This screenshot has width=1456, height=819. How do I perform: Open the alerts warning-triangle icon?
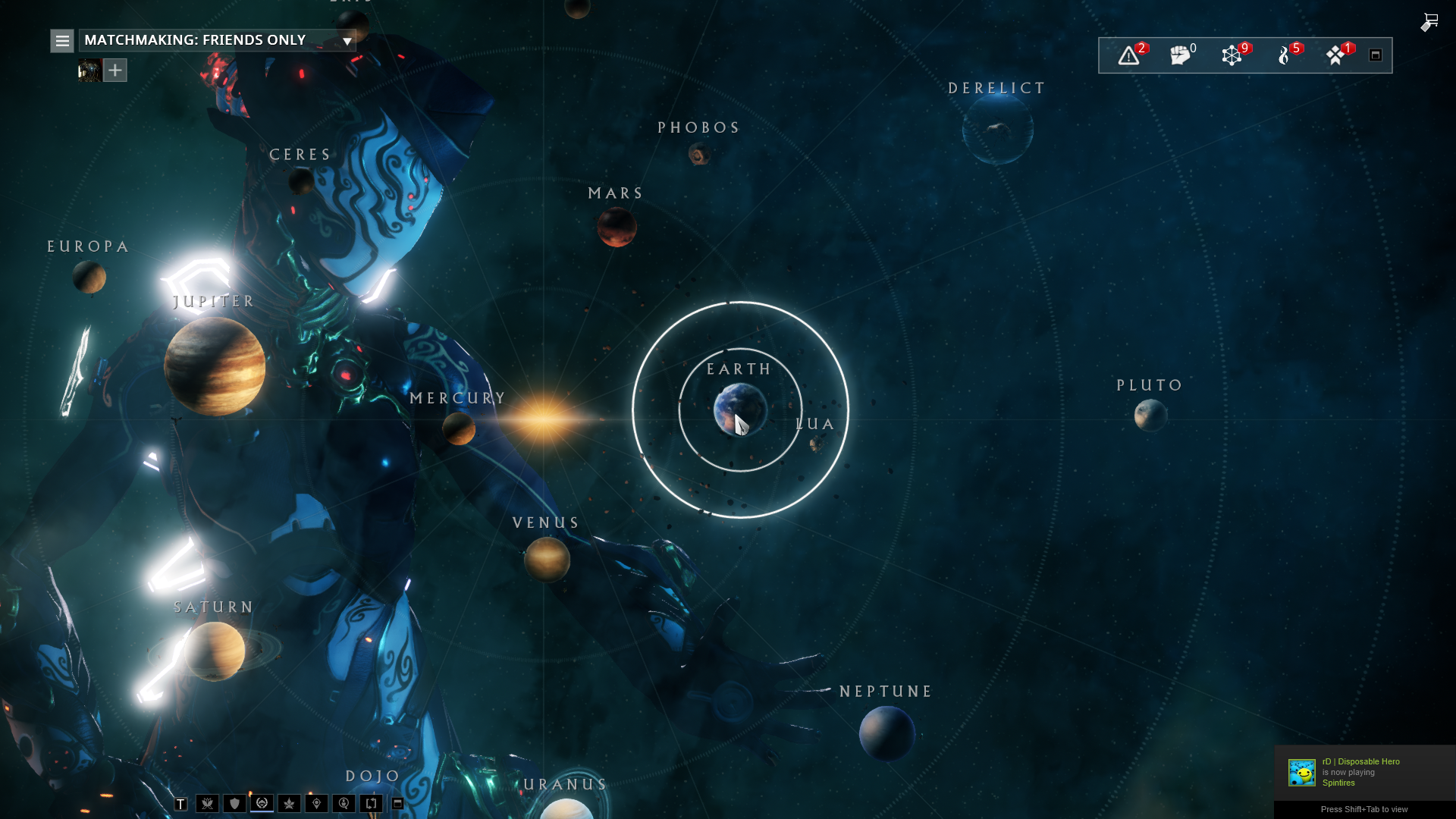click(x=1128, y=55)
